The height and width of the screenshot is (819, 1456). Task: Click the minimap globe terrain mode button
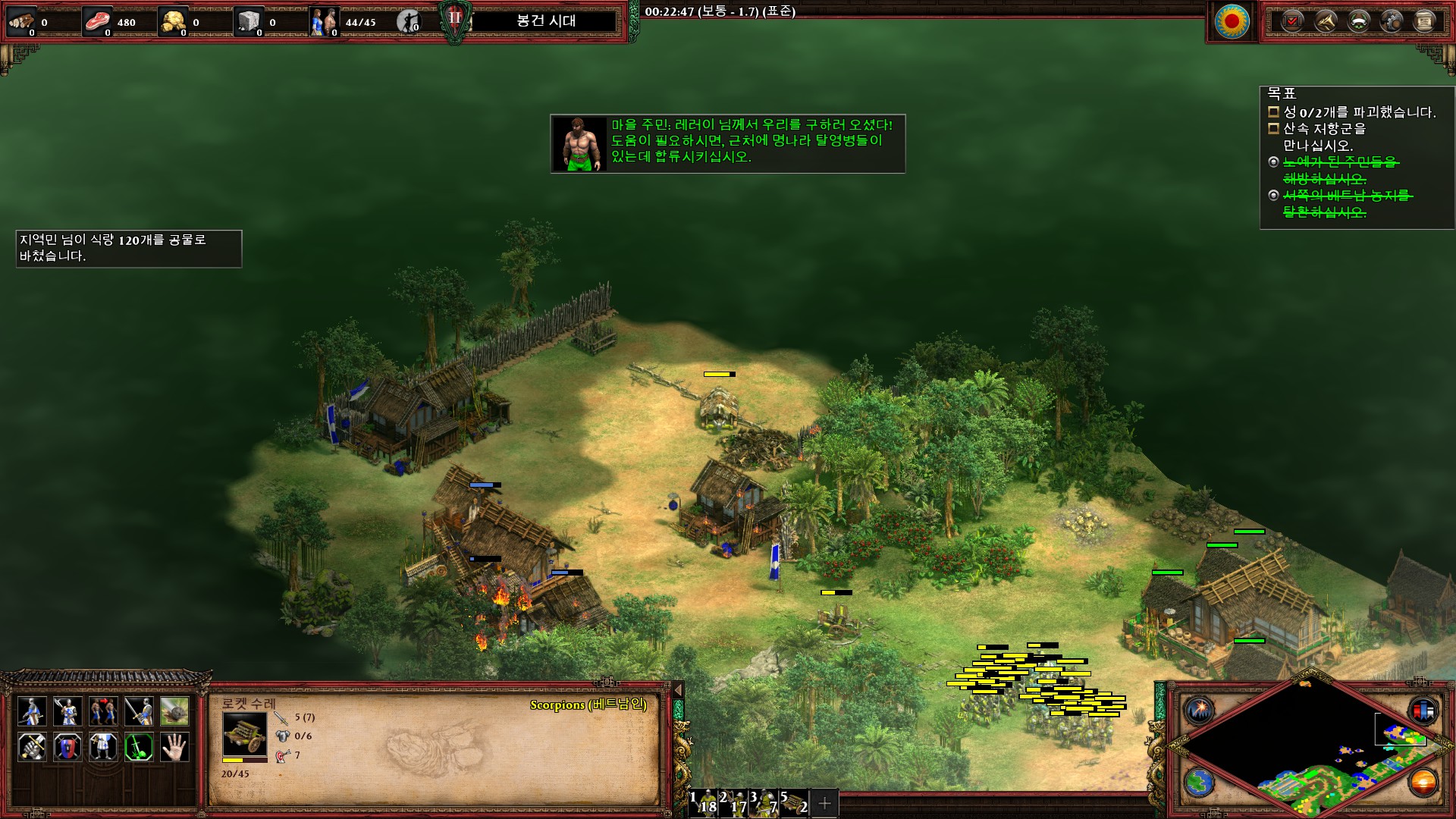click(1200, 782)
